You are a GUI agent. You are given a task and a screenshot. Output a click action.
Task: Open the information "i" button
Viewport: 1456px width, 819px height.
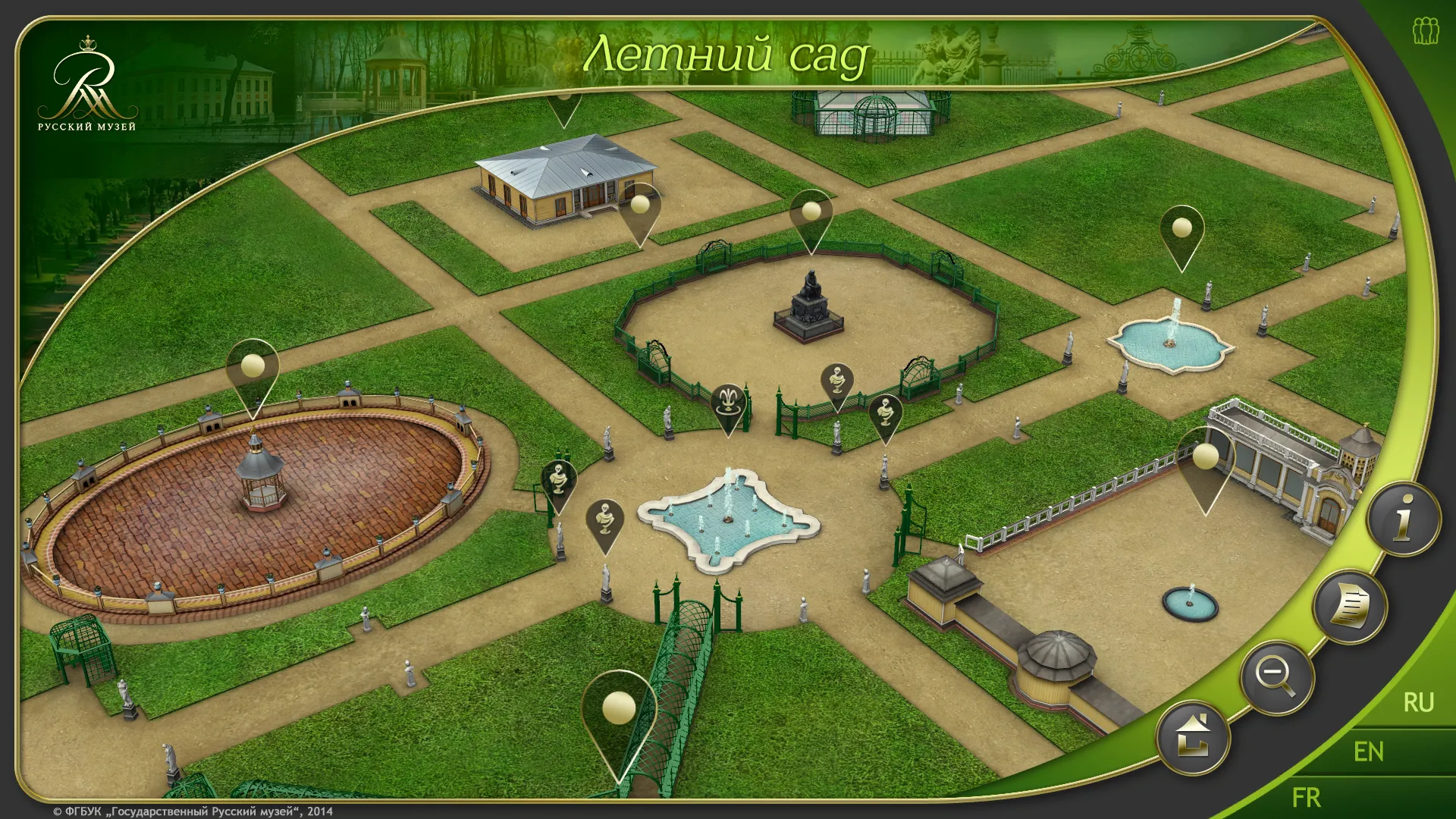1404,520
